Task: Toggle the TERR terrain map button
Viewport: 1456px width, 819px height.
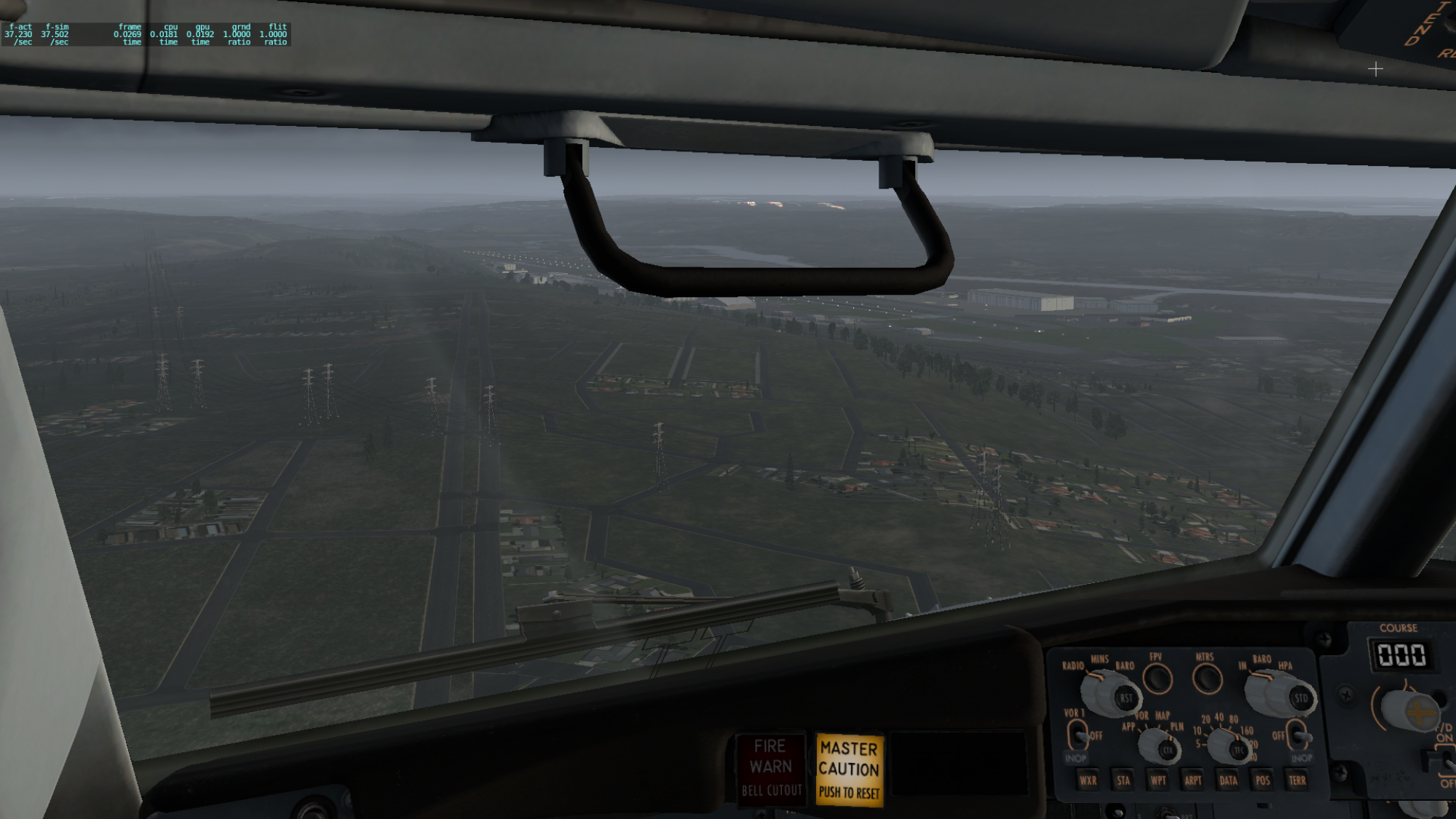Action: pyautogui.click(x=1297, y=780)
